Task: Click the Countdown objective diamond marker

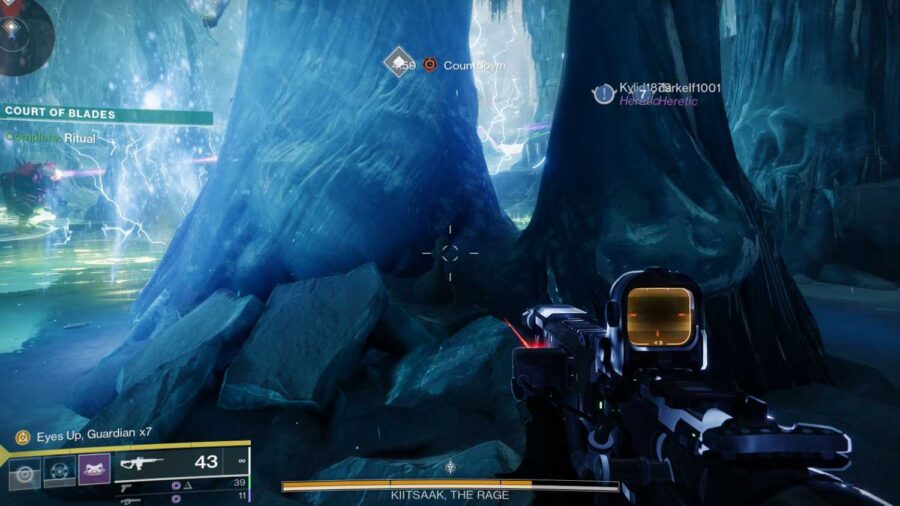Action: [400, 63]
